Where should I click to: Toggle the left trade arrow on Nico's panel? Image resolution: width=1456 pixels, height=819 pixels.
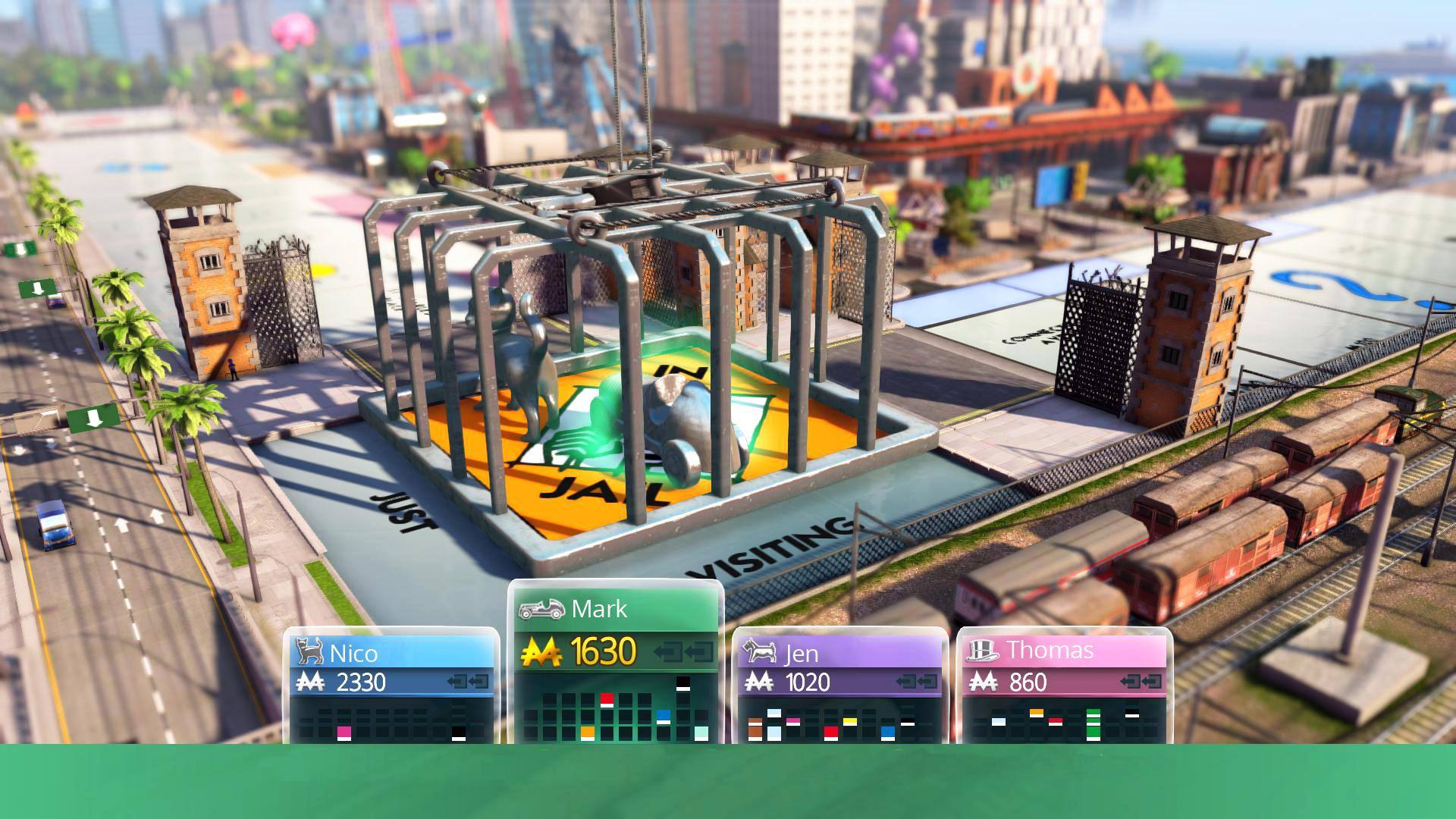455,681
